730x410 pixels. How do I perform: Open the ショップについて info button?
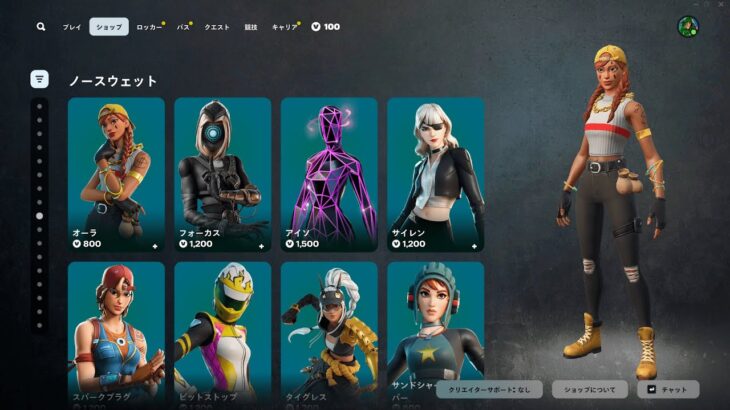click(590, 389)
